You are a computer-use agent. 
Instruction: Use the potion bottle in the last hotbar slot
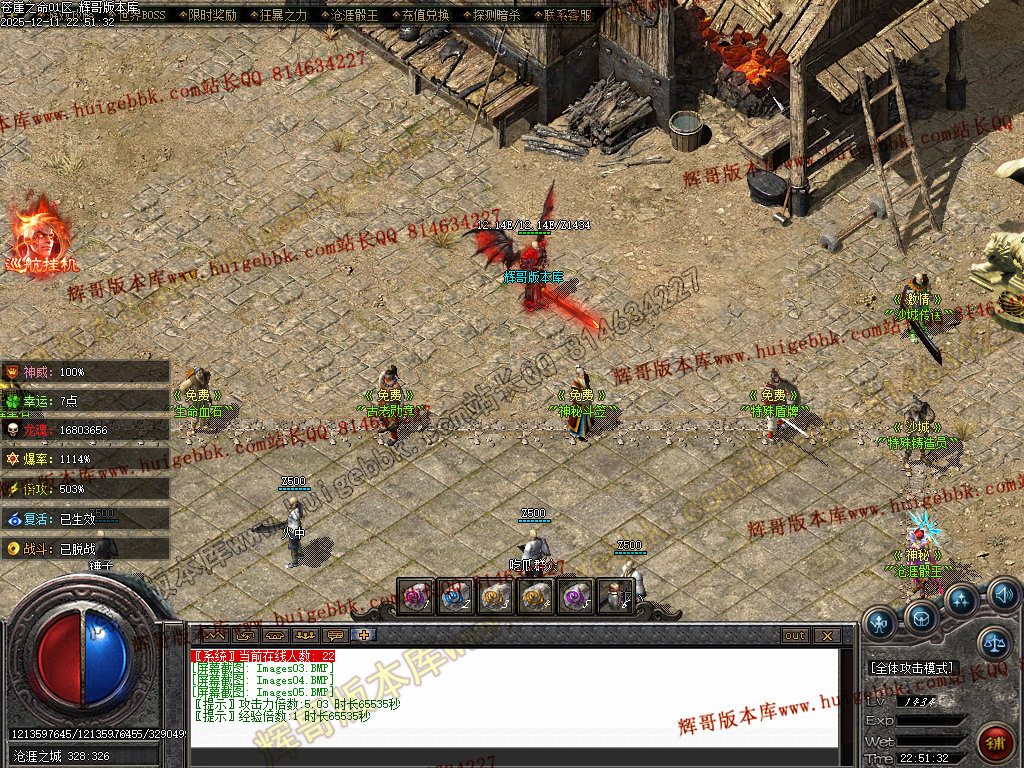[616, 597]
